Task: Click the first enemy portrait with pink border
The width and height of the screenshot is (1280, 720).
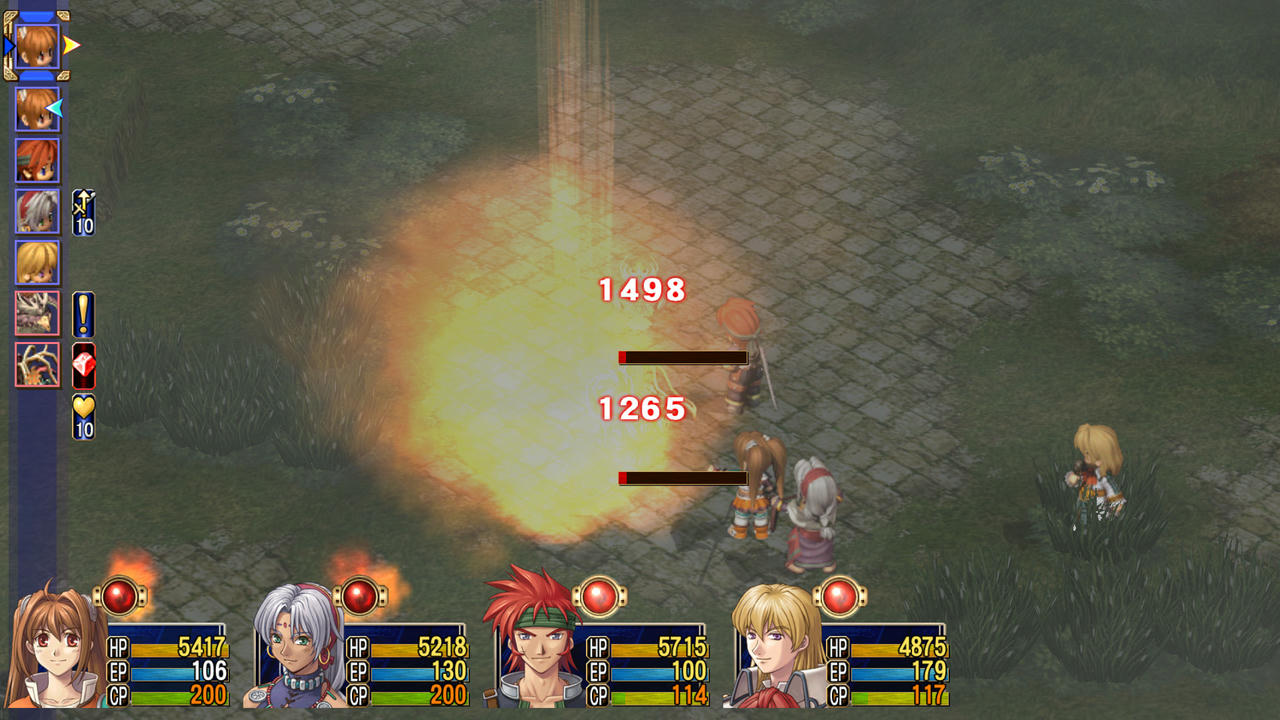Action: point(36,313)
